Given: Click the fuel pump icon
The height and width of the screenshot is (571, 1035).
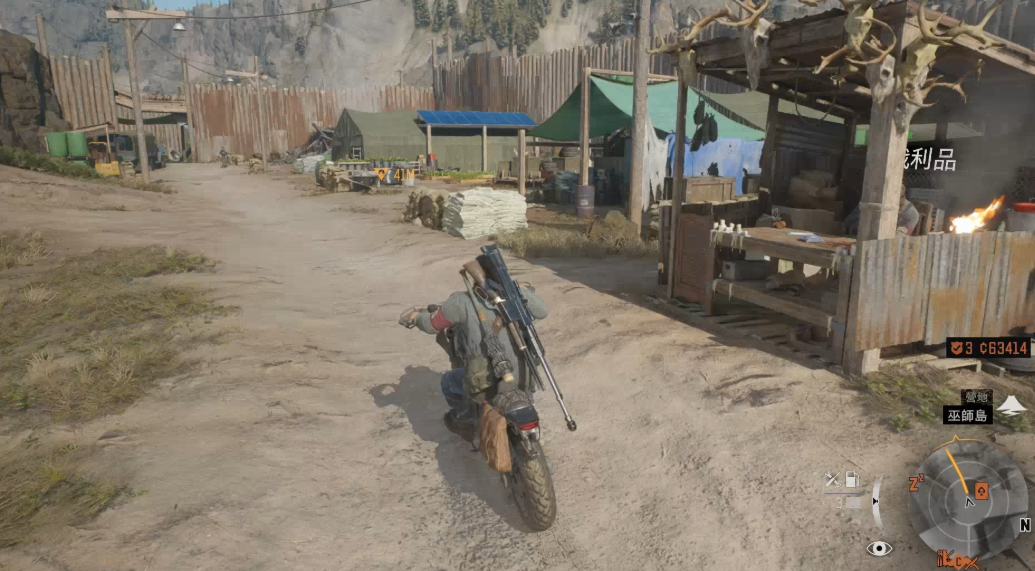Looking at the screenshot, I should (852, 480).
